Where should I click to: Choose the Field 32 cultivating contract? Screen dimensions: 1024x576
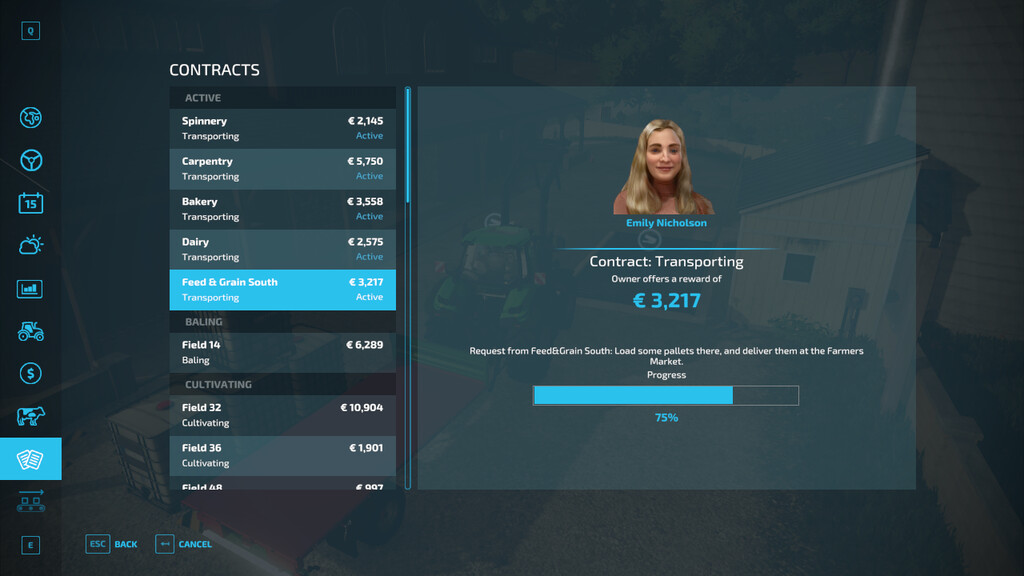(282, 414)
